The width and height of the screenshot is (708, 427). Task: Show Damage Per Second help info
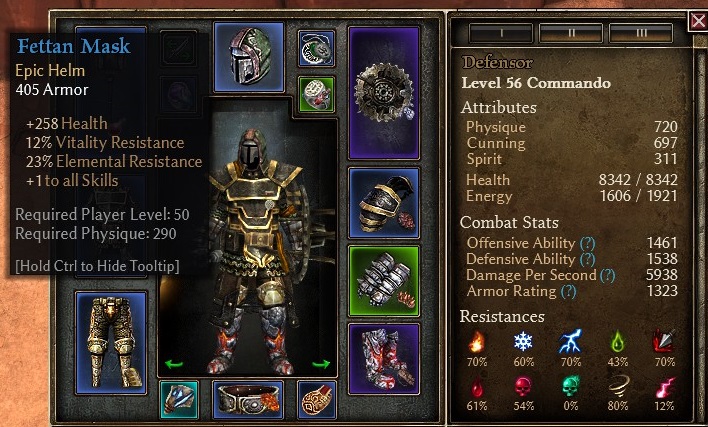pos(607,275)
